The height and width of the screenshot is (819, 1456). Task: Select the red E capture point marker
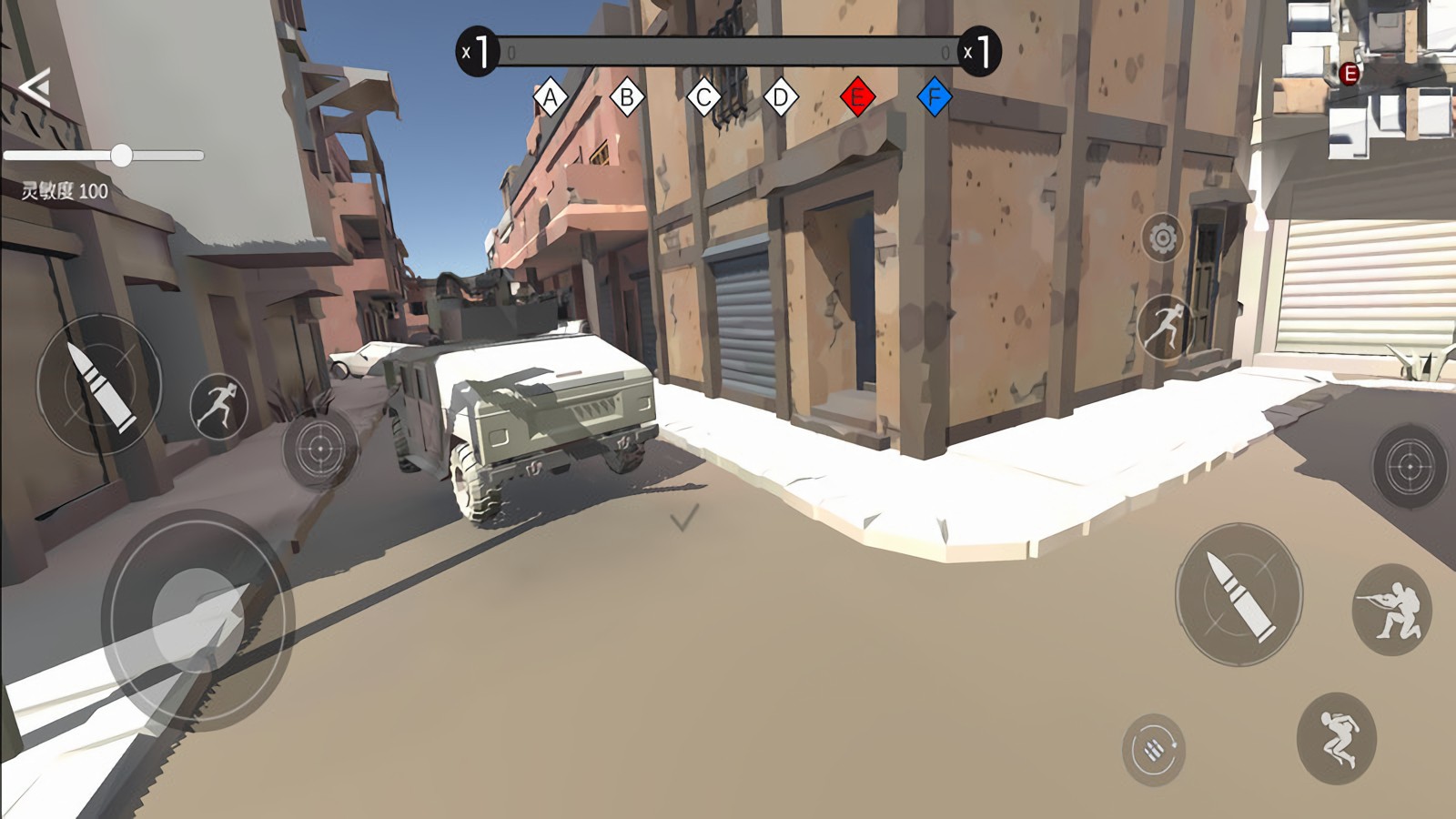[857, 96]
